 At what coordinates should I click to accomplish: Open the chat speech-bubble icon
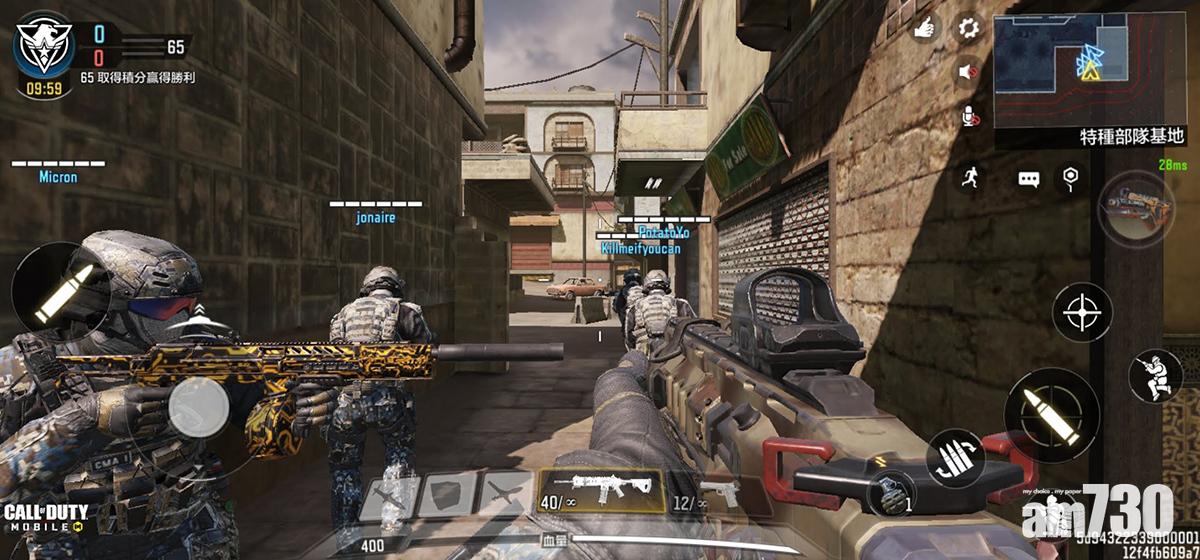(x=1029, y=179)
